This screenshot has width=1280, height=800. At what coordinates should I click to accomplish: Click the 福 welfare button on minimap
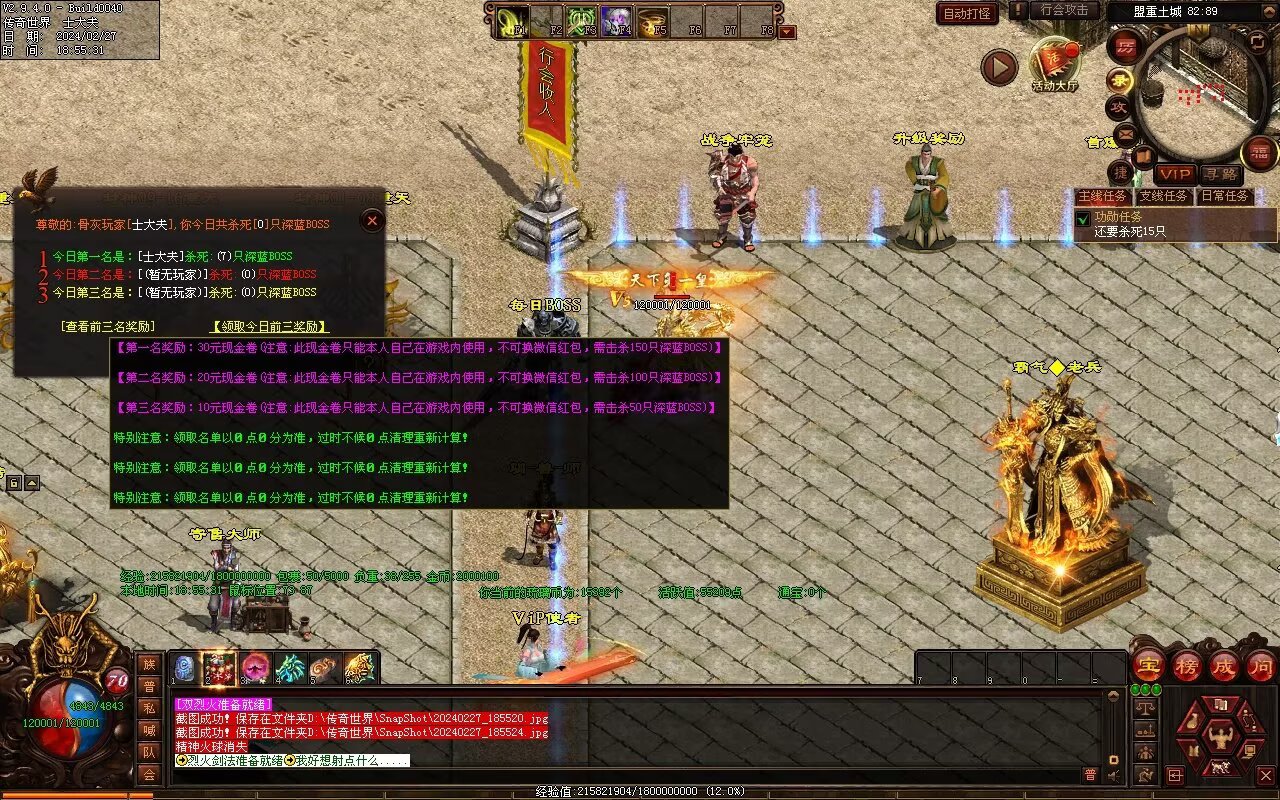[1259, 153]
